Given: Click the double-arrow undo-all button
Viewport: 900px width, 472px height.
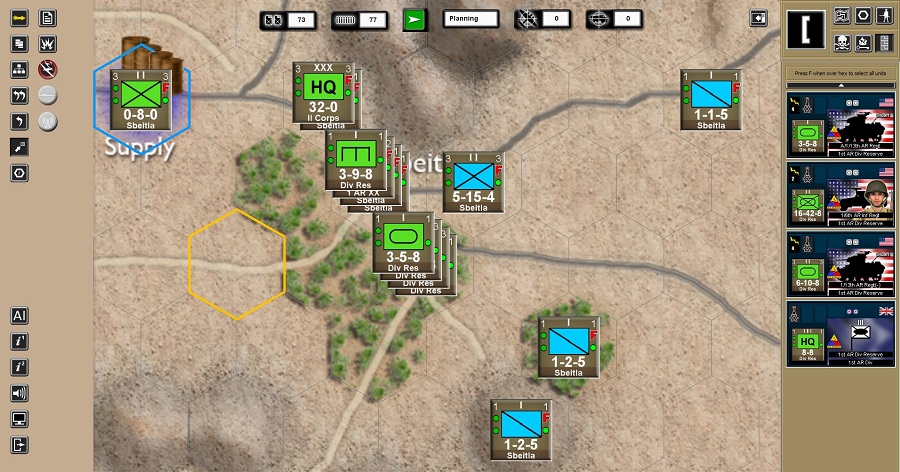Looking at the screenshot, I should pyautogui.click(x=19, y=96).
